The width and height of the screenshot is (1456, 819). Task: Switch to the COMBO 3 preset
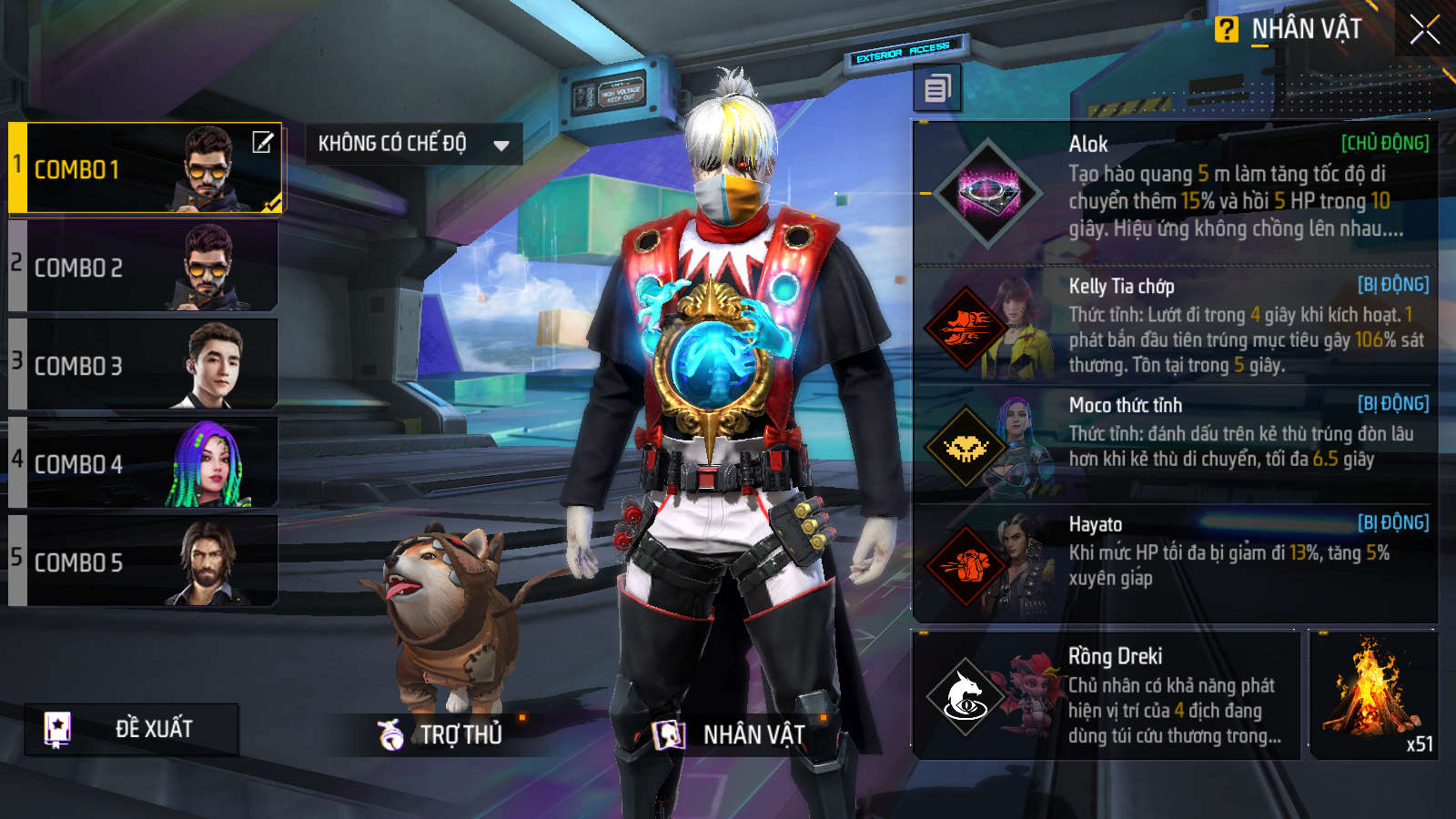coord(146,366)
